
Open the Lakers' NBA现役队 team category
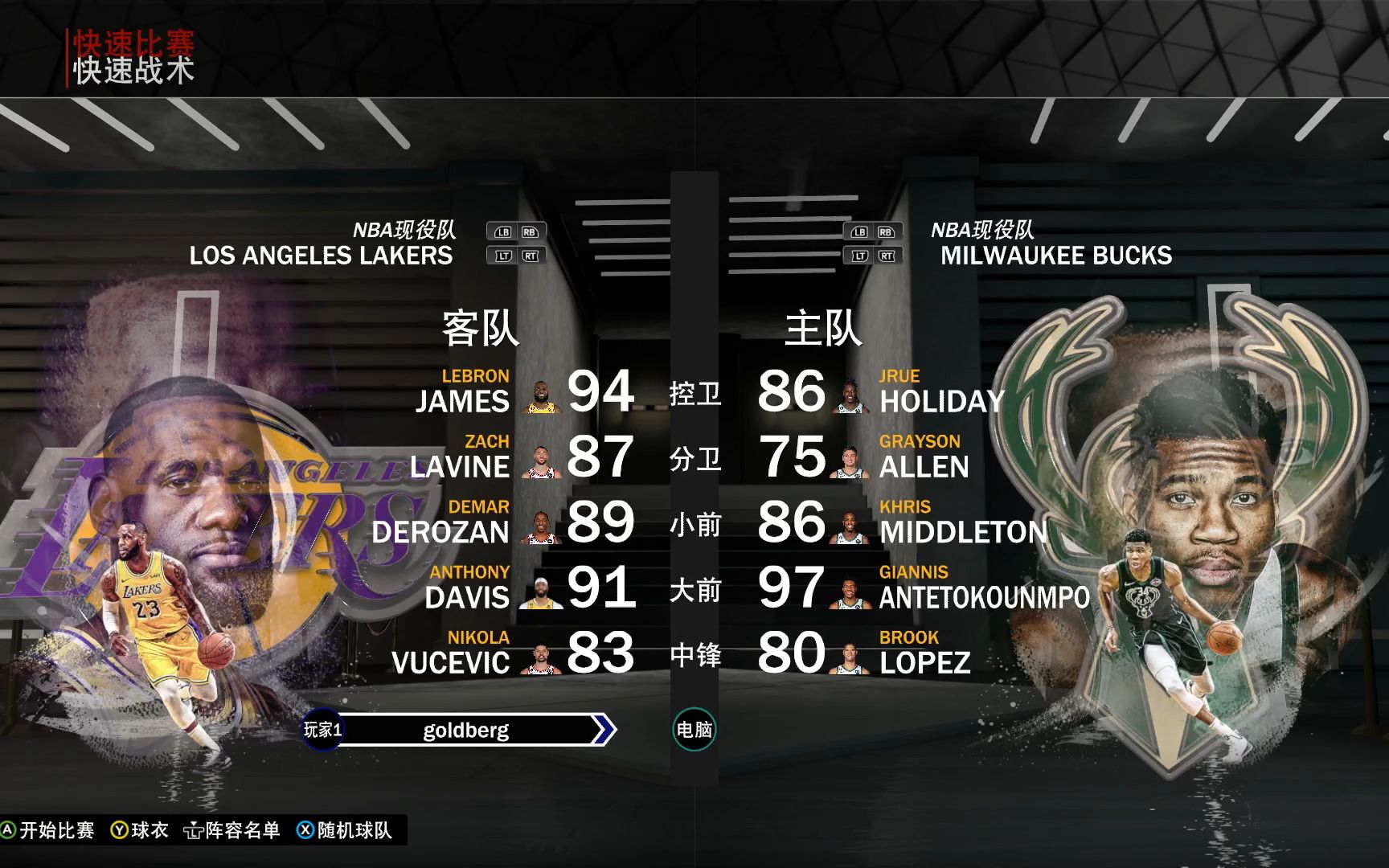point(404,230)
